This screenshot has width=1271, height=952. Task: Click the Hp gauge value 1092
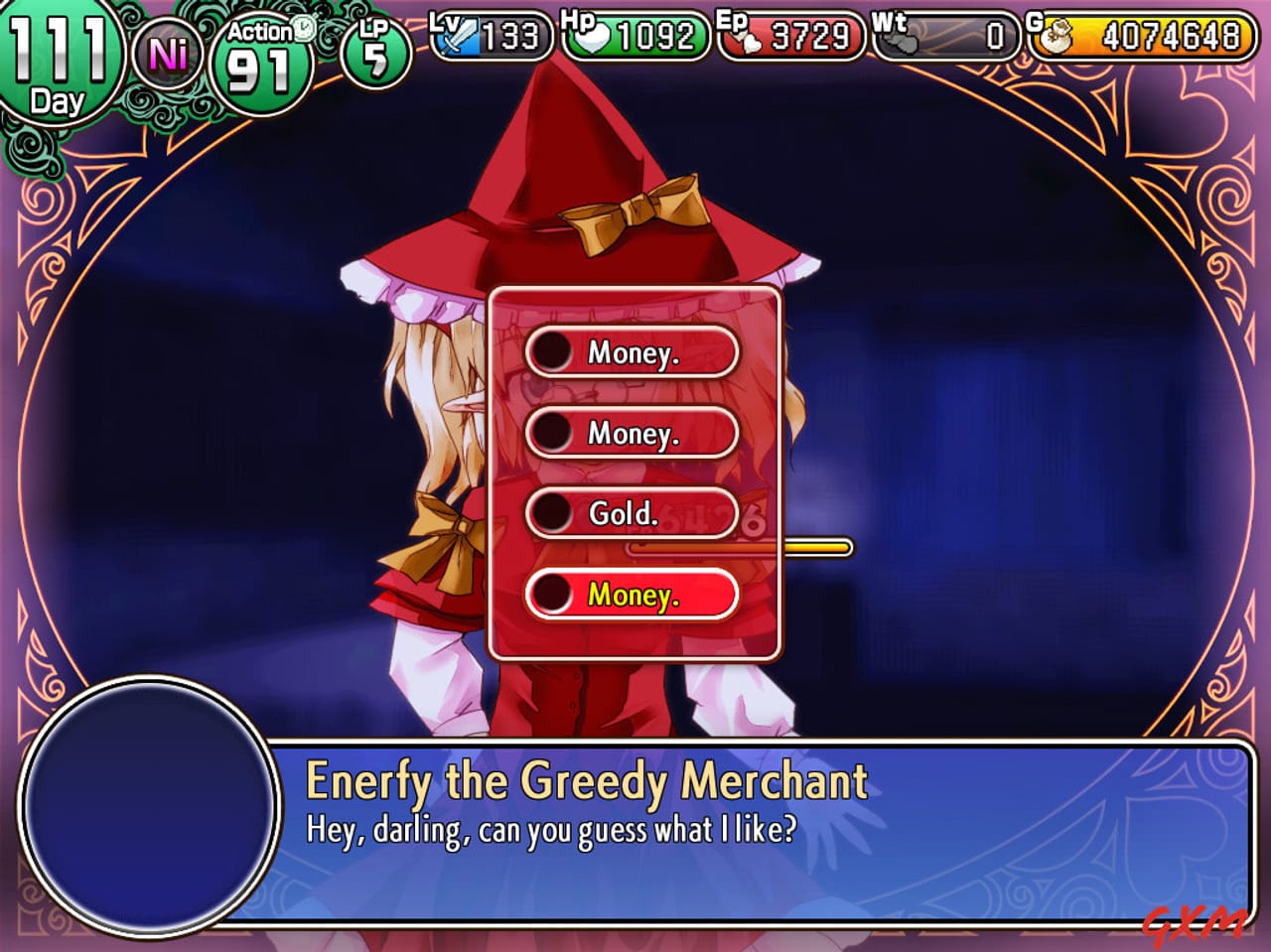coord(655,38)
